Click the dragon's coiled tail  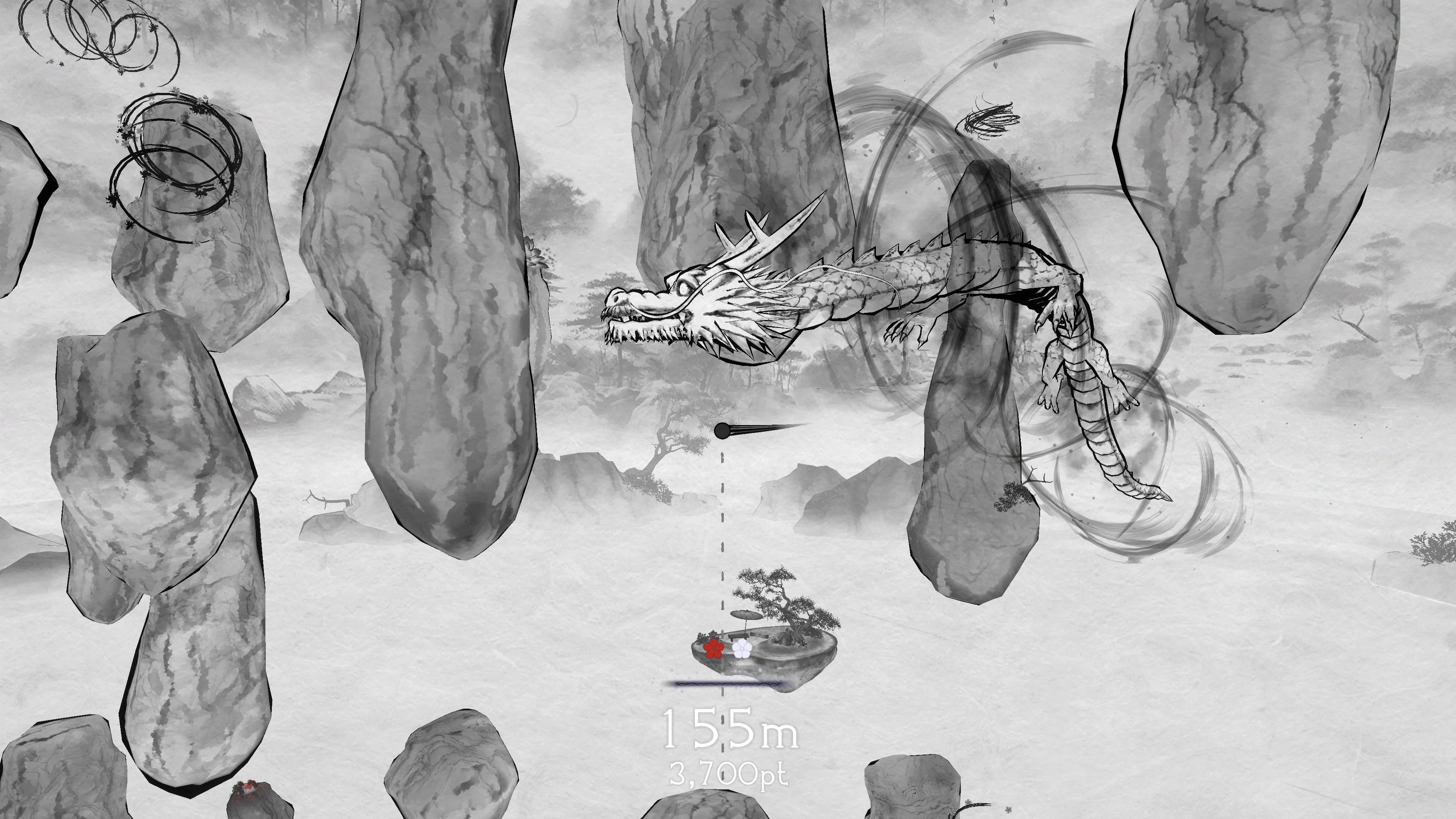click(1108, 447)
